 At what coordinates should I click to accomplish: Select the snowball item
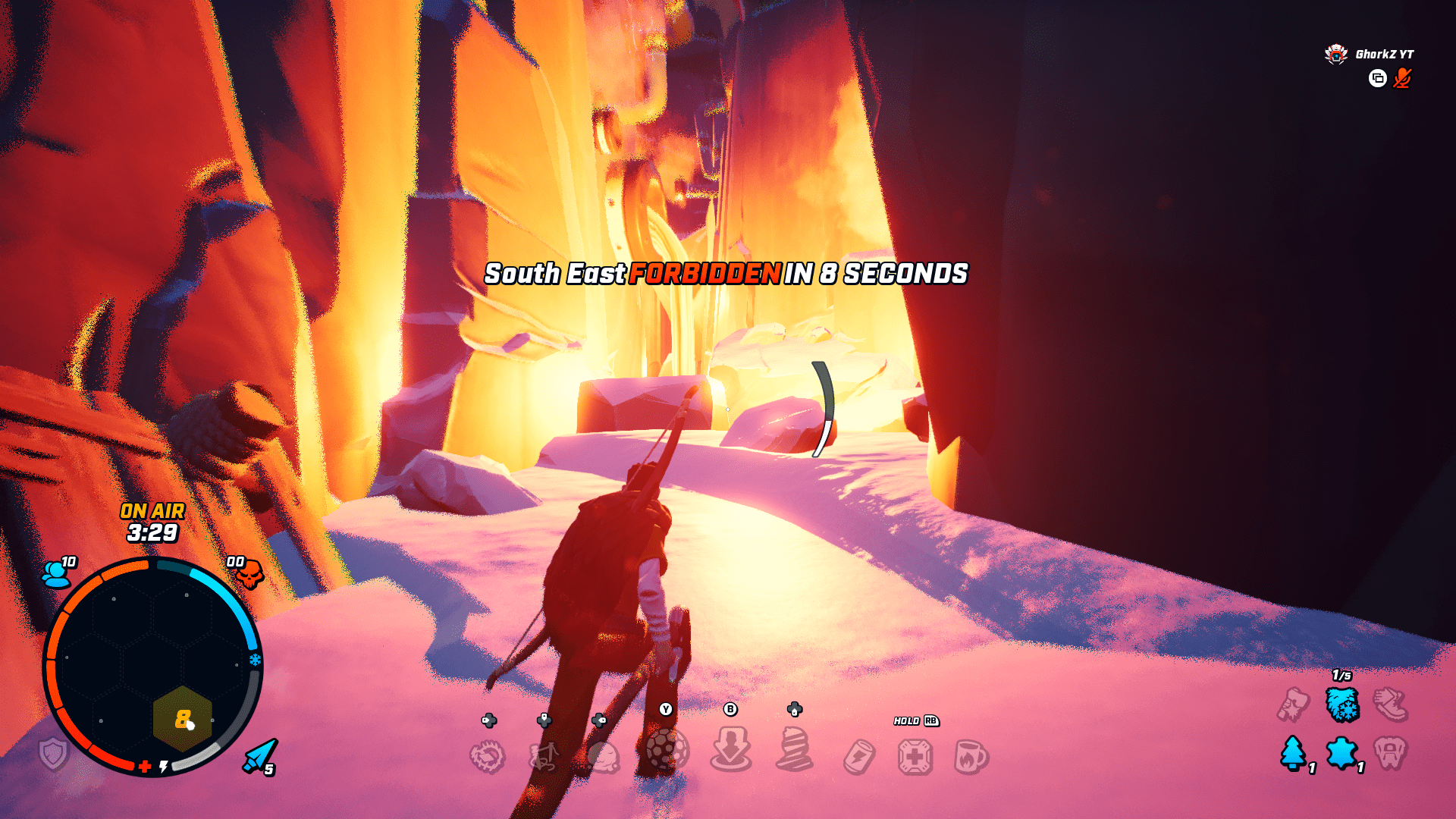(x=604, y=756)
